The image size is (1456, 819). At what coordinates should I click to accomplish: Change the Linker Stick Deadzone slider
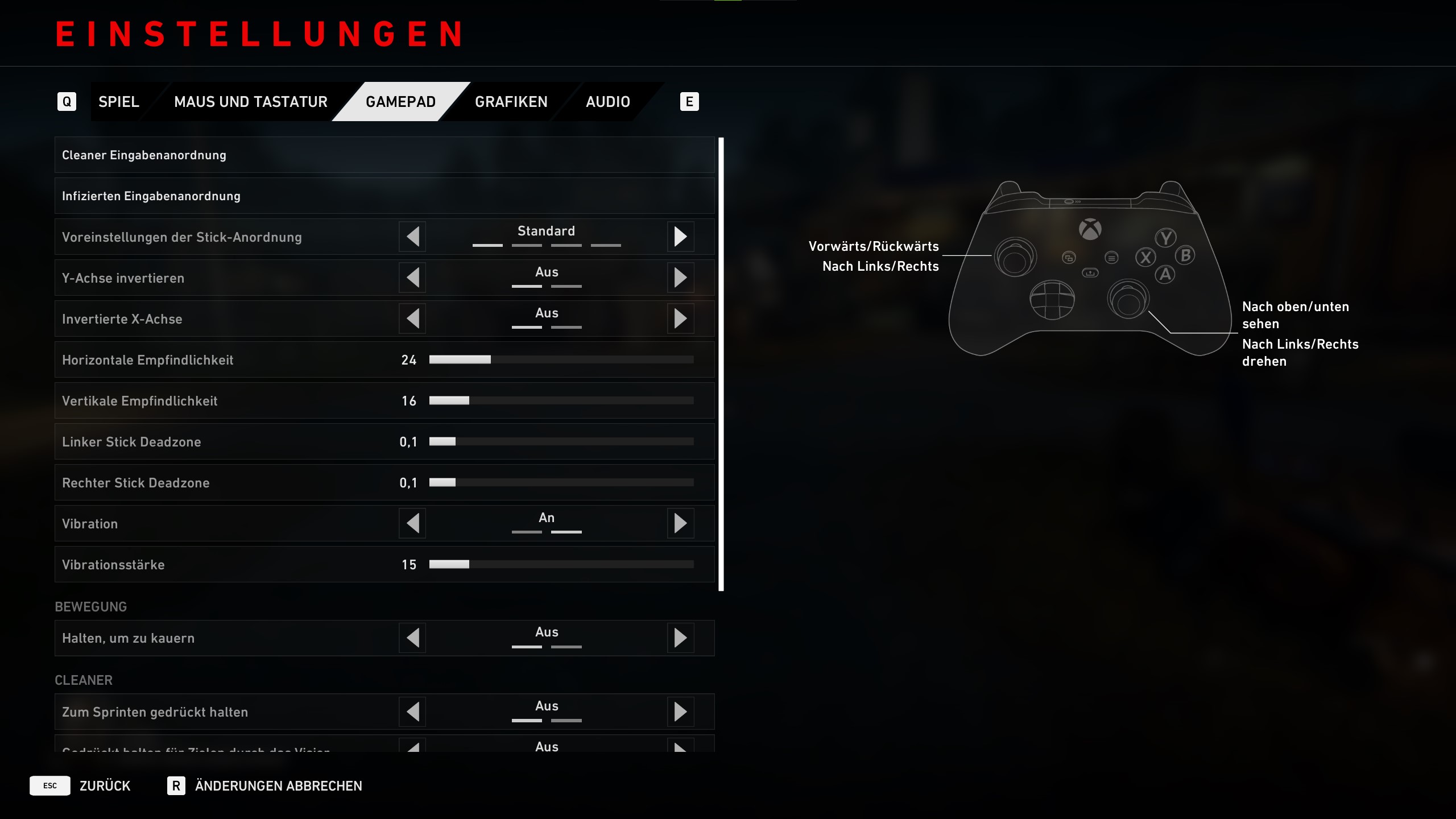pos(561,442)
